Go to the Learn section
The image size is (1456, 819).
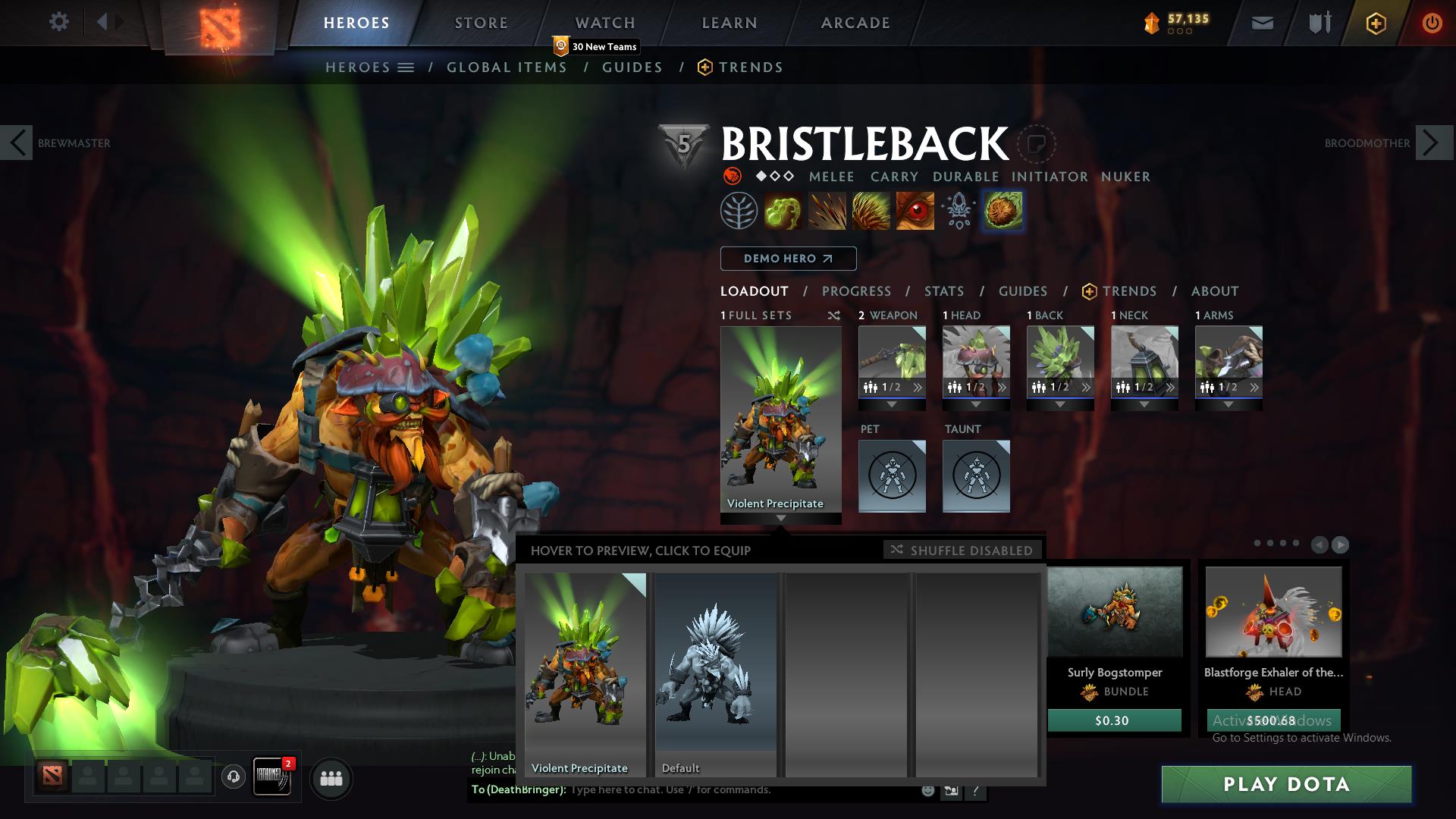[729, 23]
